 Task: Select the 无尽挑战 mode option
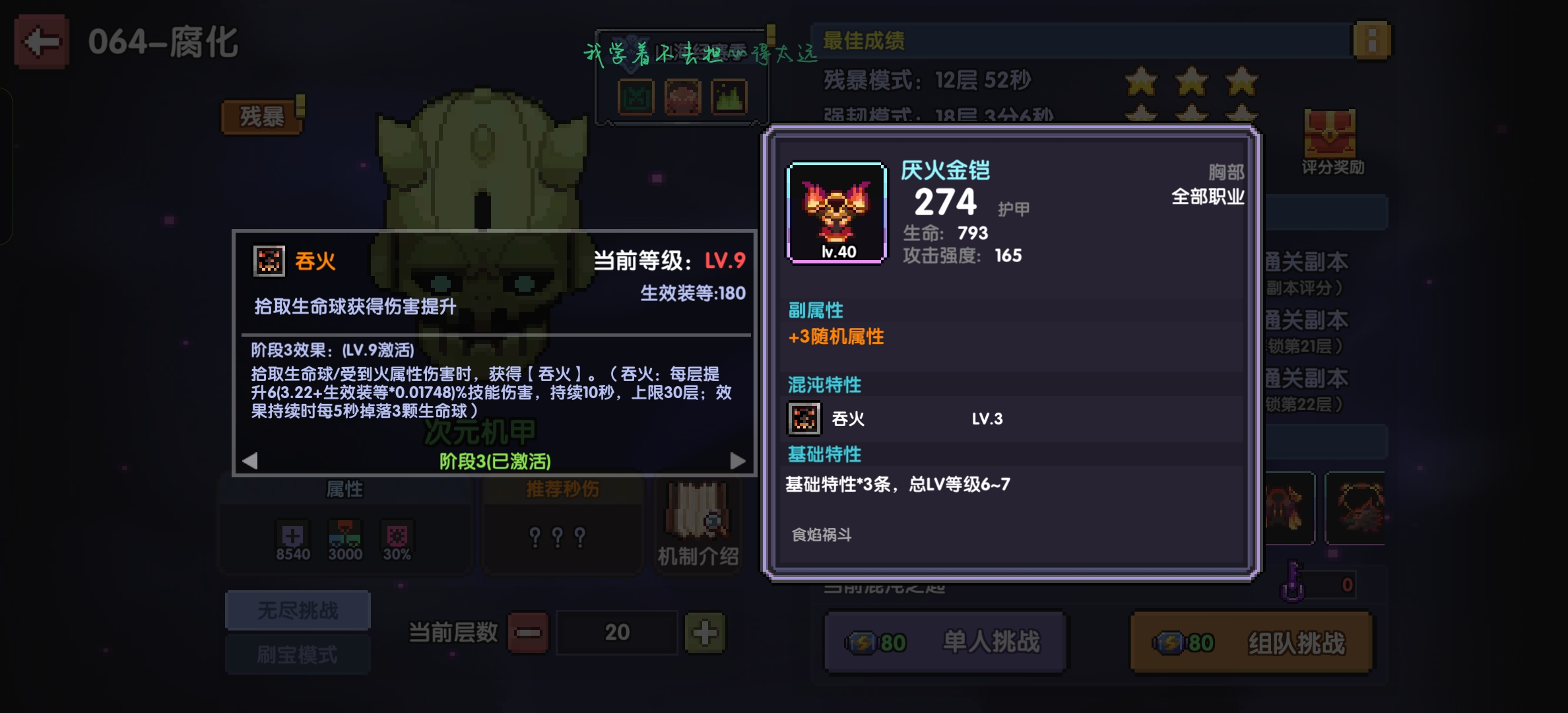[297, 609]
